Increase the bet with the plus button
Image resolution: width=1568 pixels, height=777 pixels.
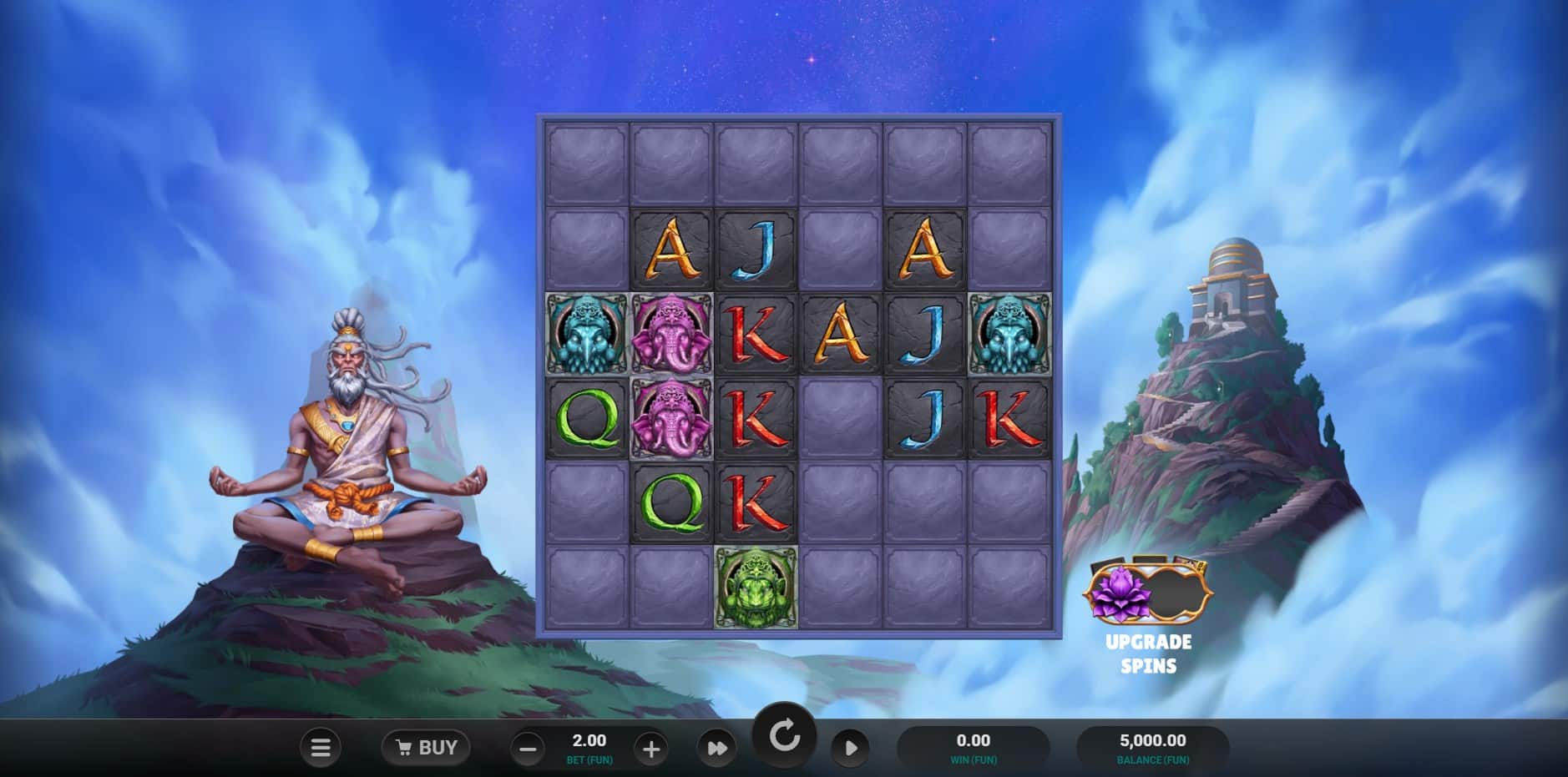click(651, 749)
